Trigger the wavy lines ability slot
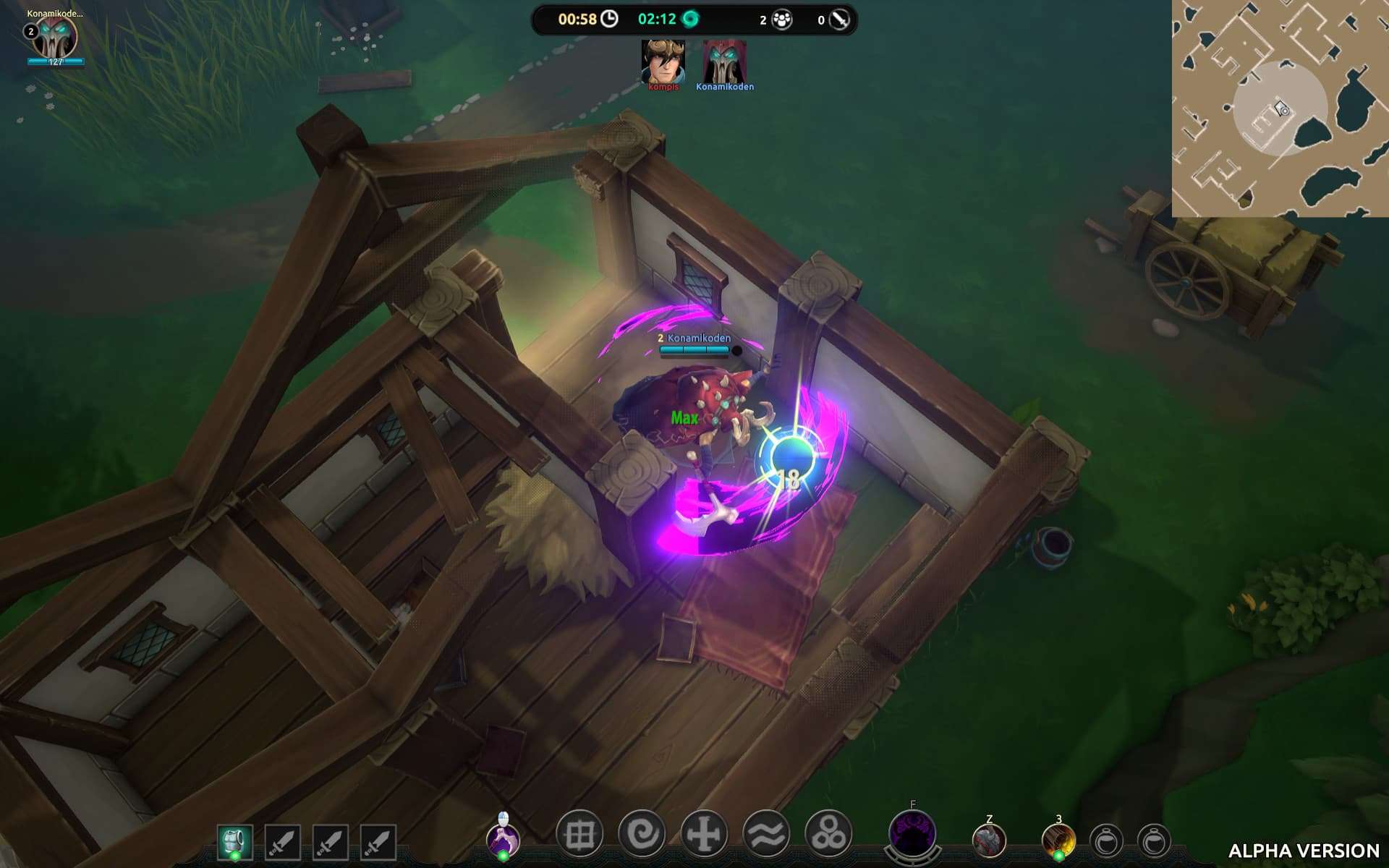Screen dimensions: 1389x868 (766, 835)
